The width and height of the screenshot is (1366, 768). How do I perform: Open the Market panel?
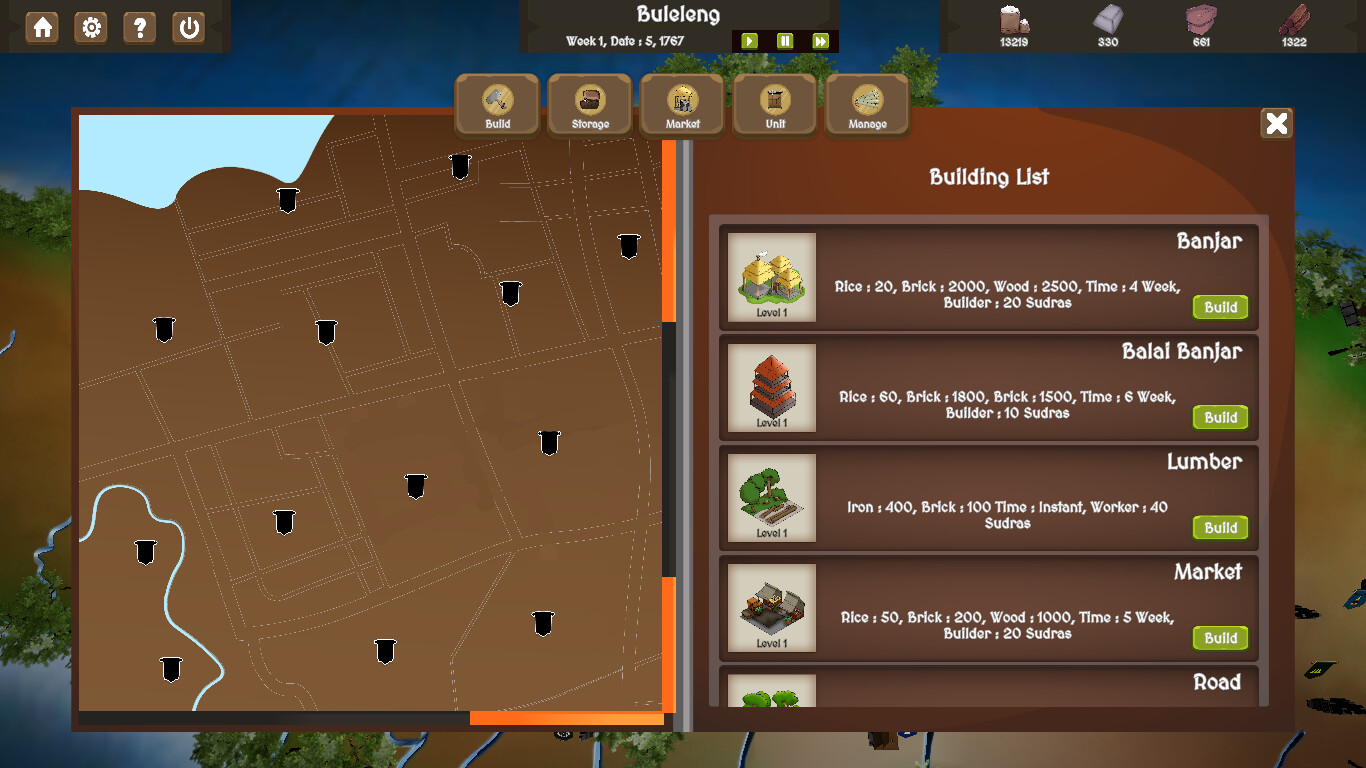point(682,103)
